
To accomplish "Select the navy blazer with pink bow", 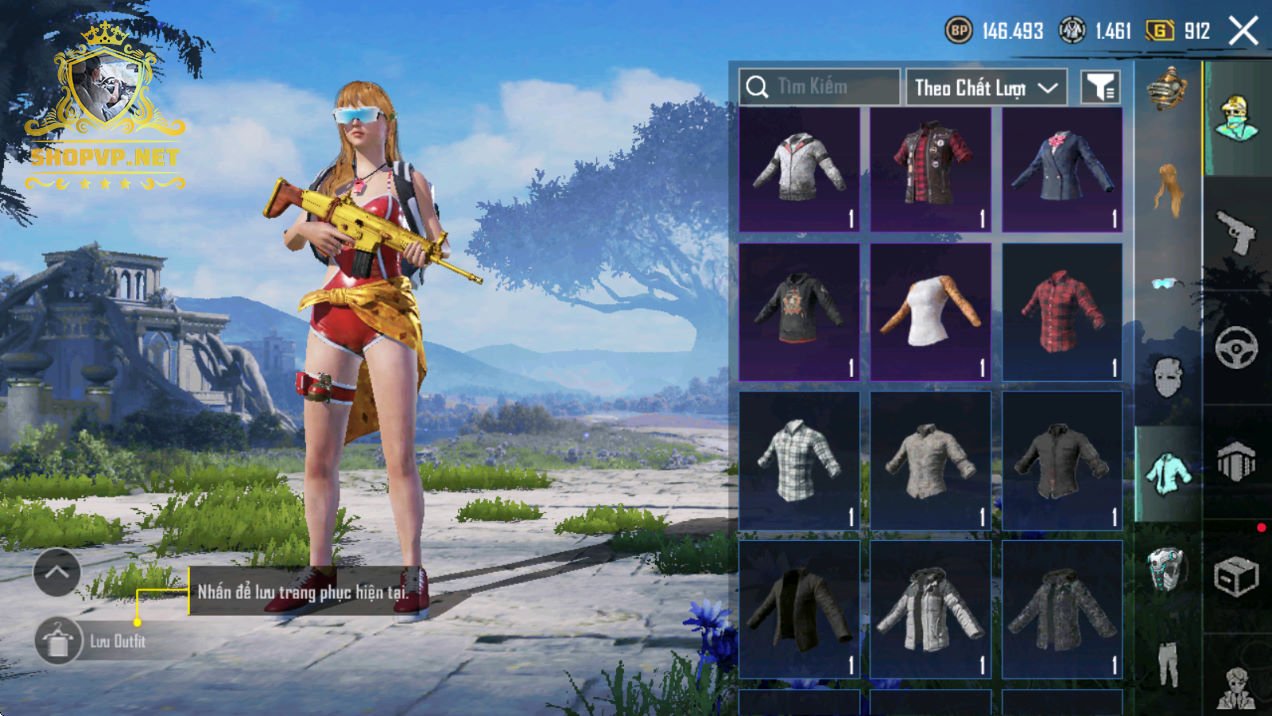I will pyautogui.click(x=1062, y=170).
